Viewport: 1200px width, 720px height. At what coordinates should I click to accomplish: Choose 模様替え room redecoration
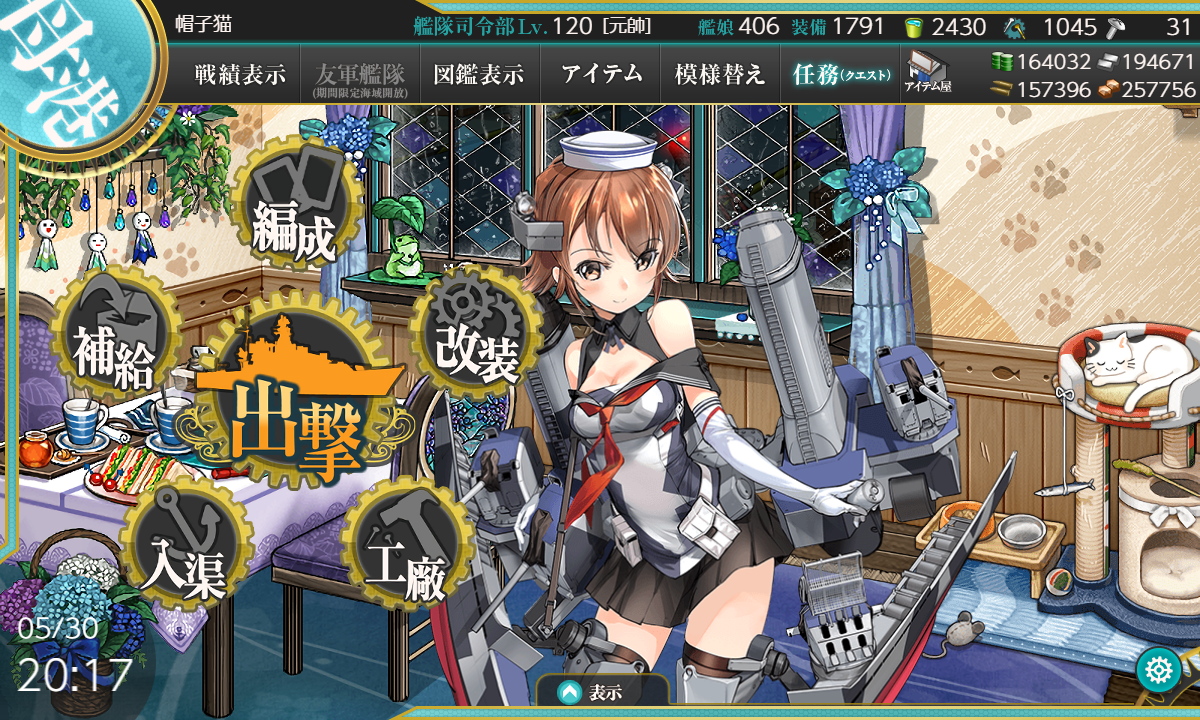pos(720,74)
